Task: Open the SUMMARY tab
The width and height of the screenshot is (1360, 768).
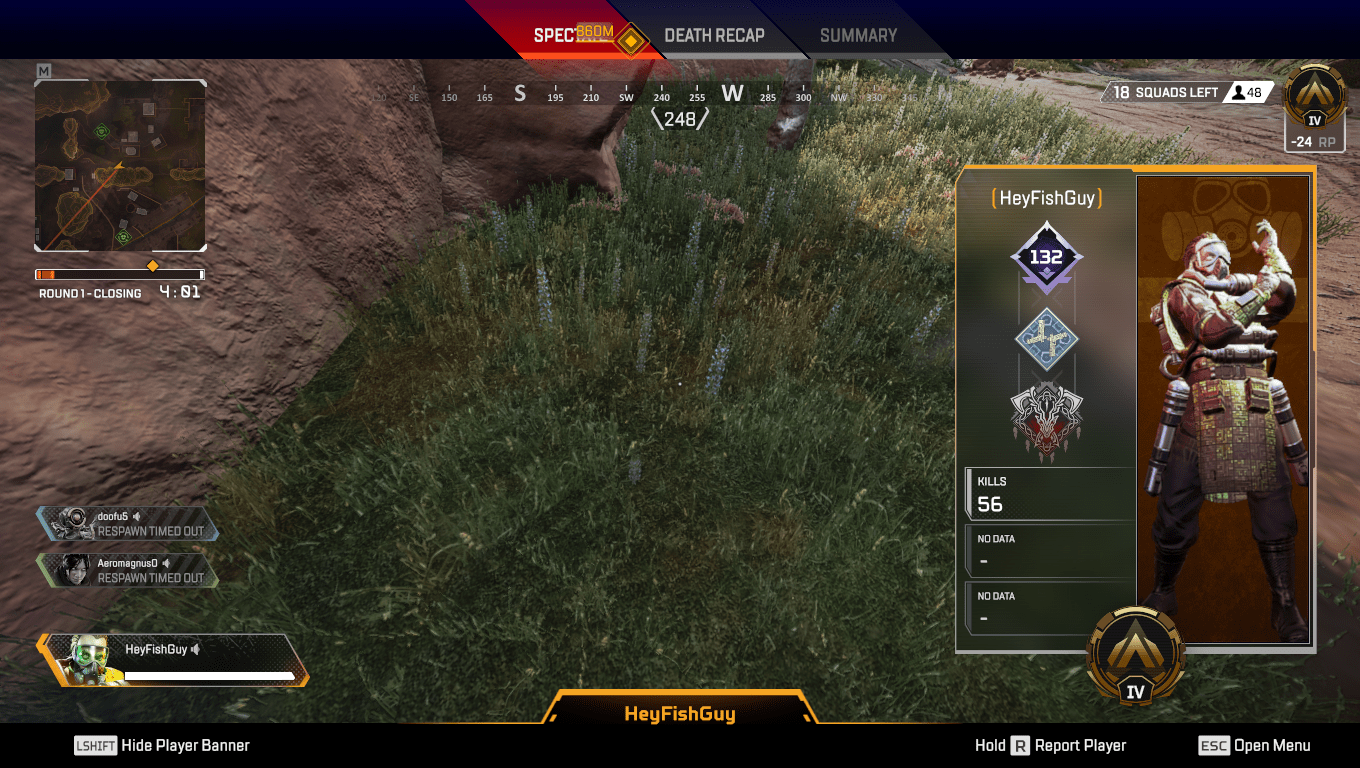Action: tap(858, 35)
